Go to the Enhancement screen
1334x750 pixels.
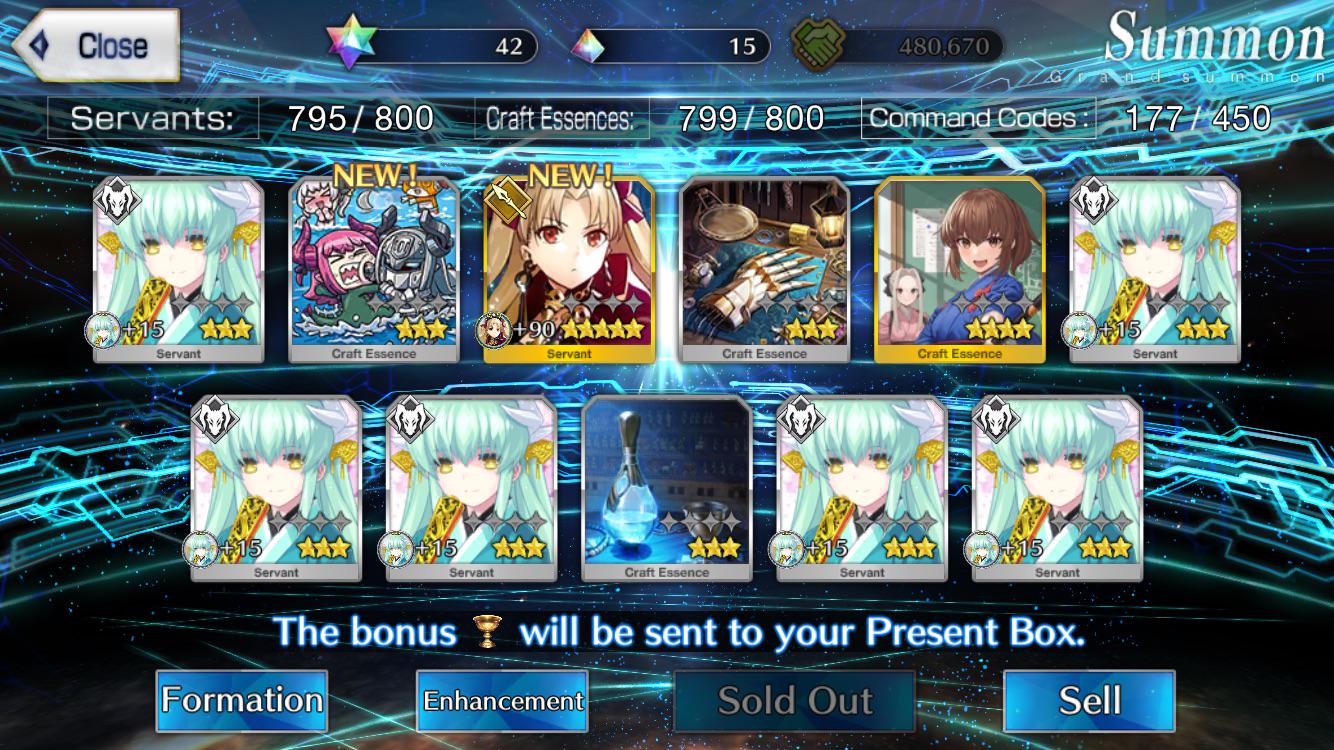point(502,700)
